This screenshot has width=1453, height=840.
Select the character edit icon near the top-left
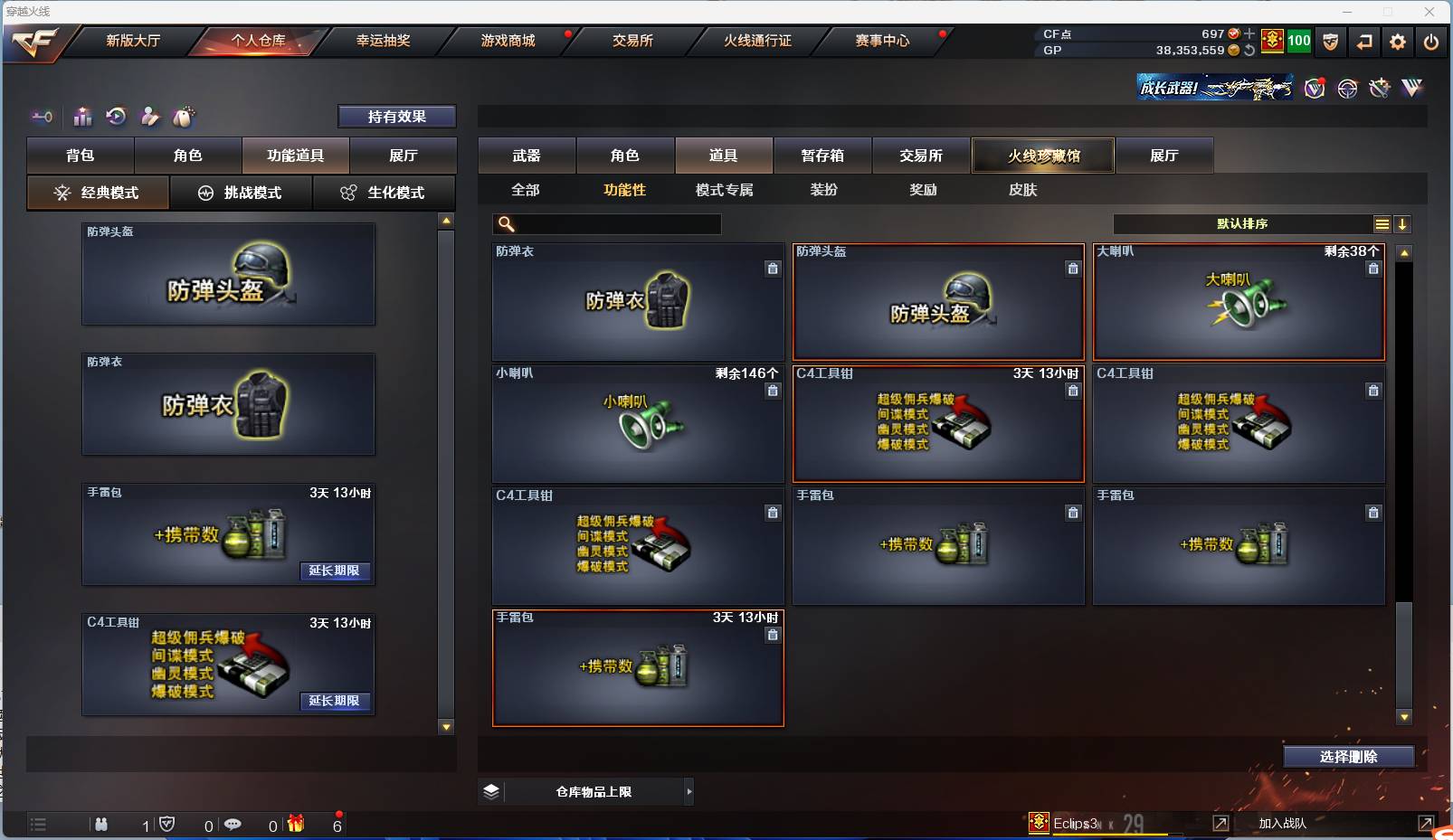150,117
